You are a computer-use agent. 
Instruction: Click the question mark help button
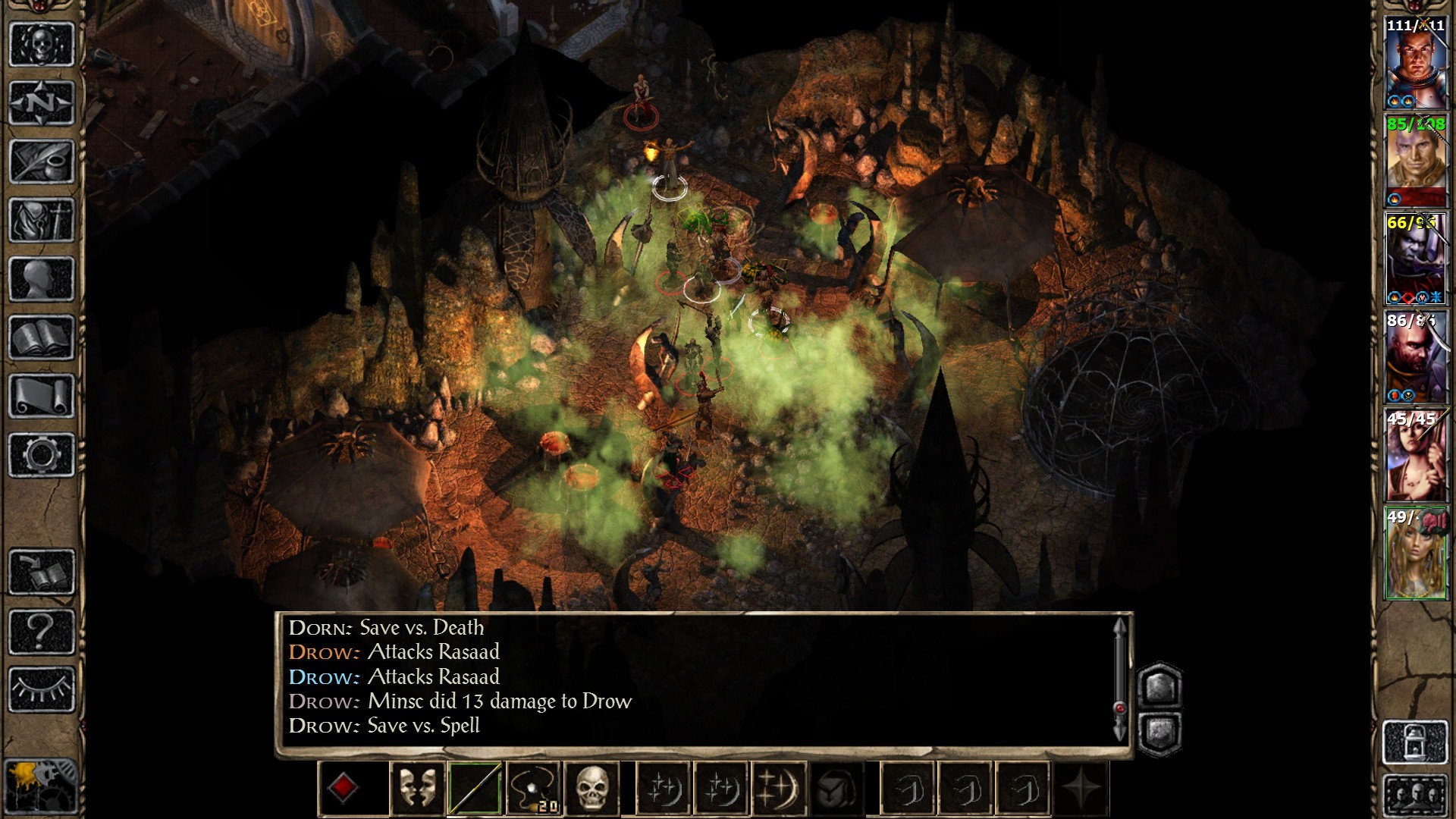(42, 631)
